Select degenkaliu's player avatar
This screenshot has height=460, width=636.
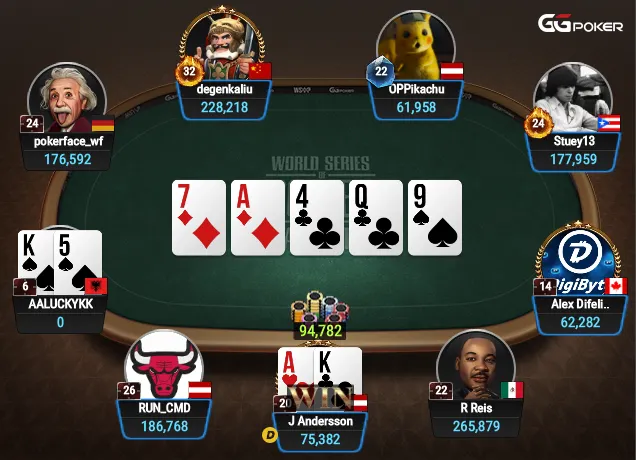(x=224, y=46)
